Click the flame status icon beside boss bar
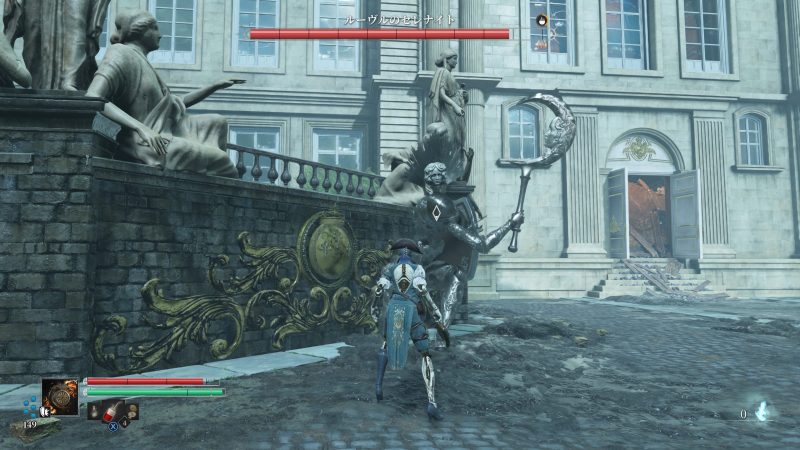The image size is (800, 450). click(x=541, y=19)
